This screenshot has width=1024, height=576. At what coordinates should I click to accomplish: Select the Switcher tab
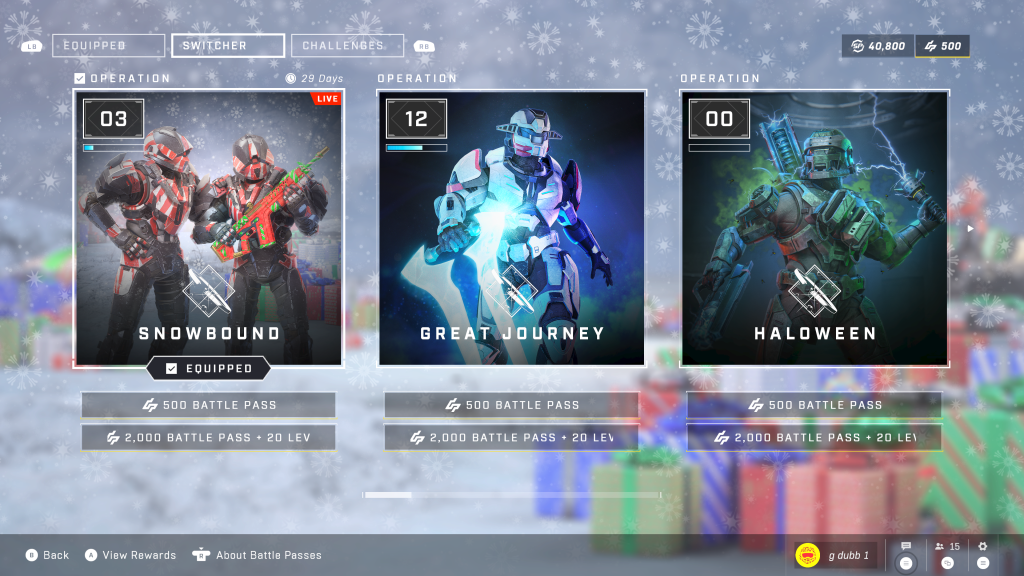pyautogui.click(x=228, y=45)
